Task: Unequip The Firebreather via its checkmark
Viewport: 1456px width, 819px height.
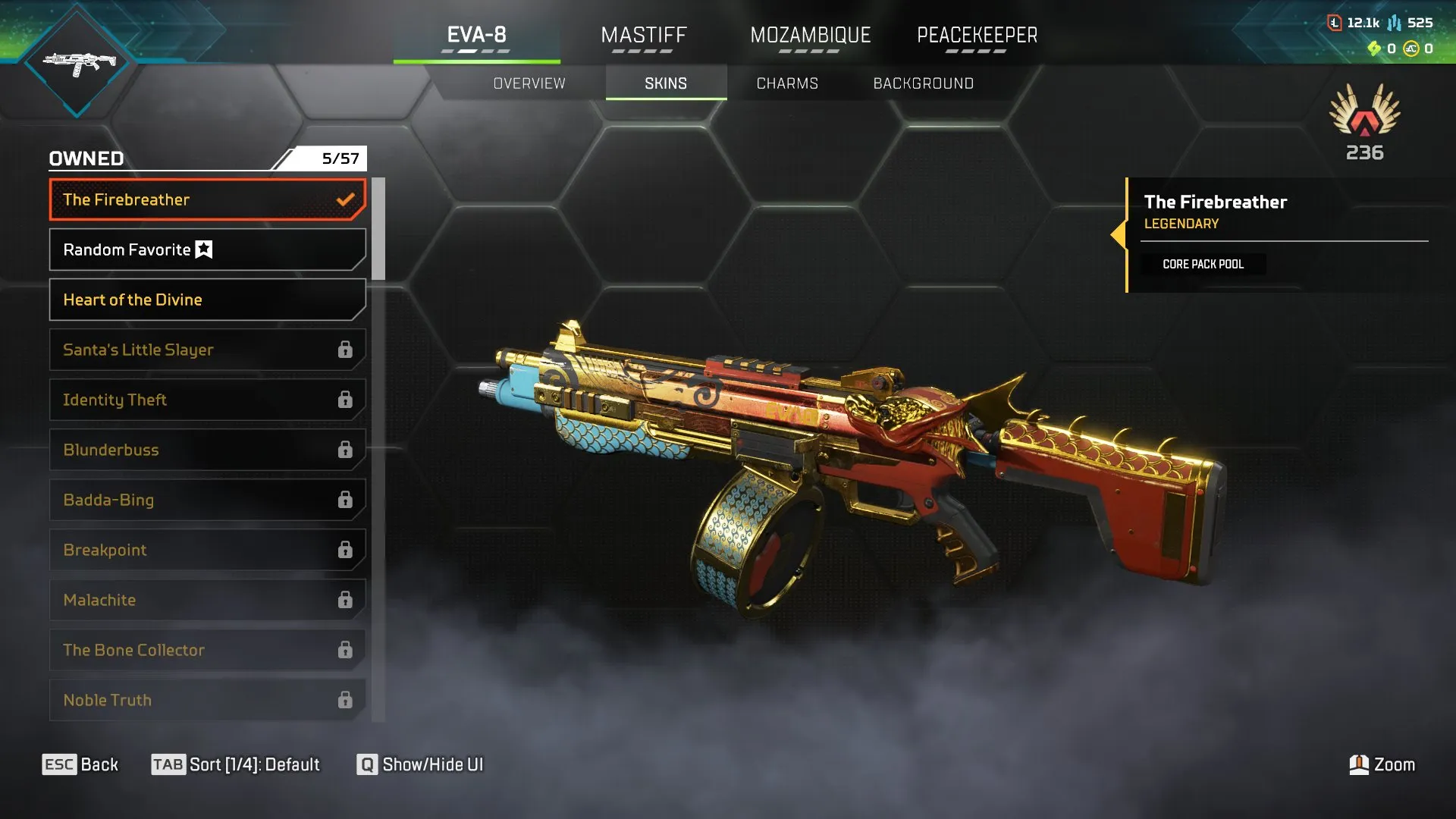Action: click(x=346, y=199)
